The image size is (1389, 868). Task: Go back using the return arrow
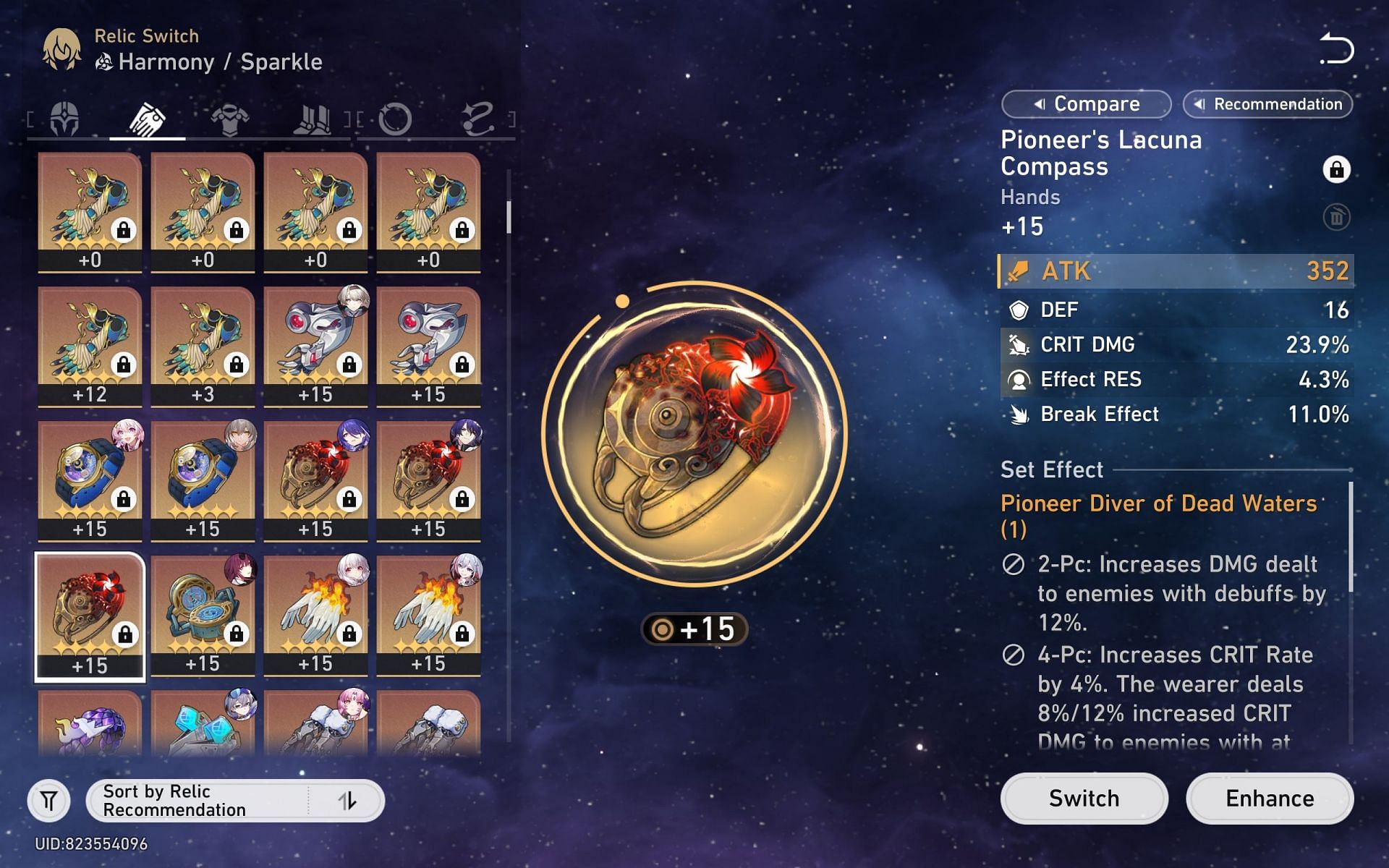tap(1335, 49)
